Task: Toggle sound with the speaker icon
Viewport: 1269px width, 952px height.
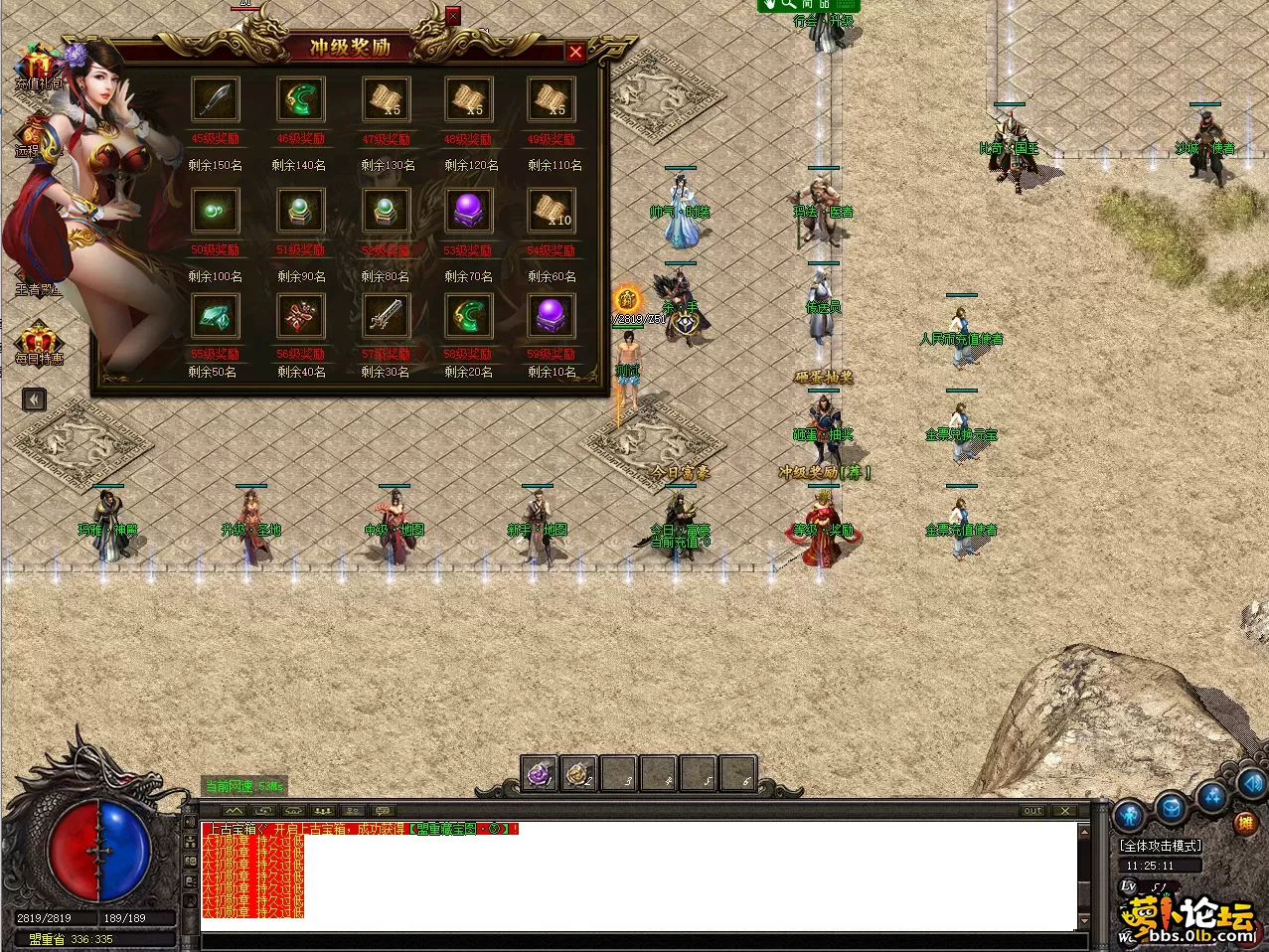Action: [x=1251, y=781]
